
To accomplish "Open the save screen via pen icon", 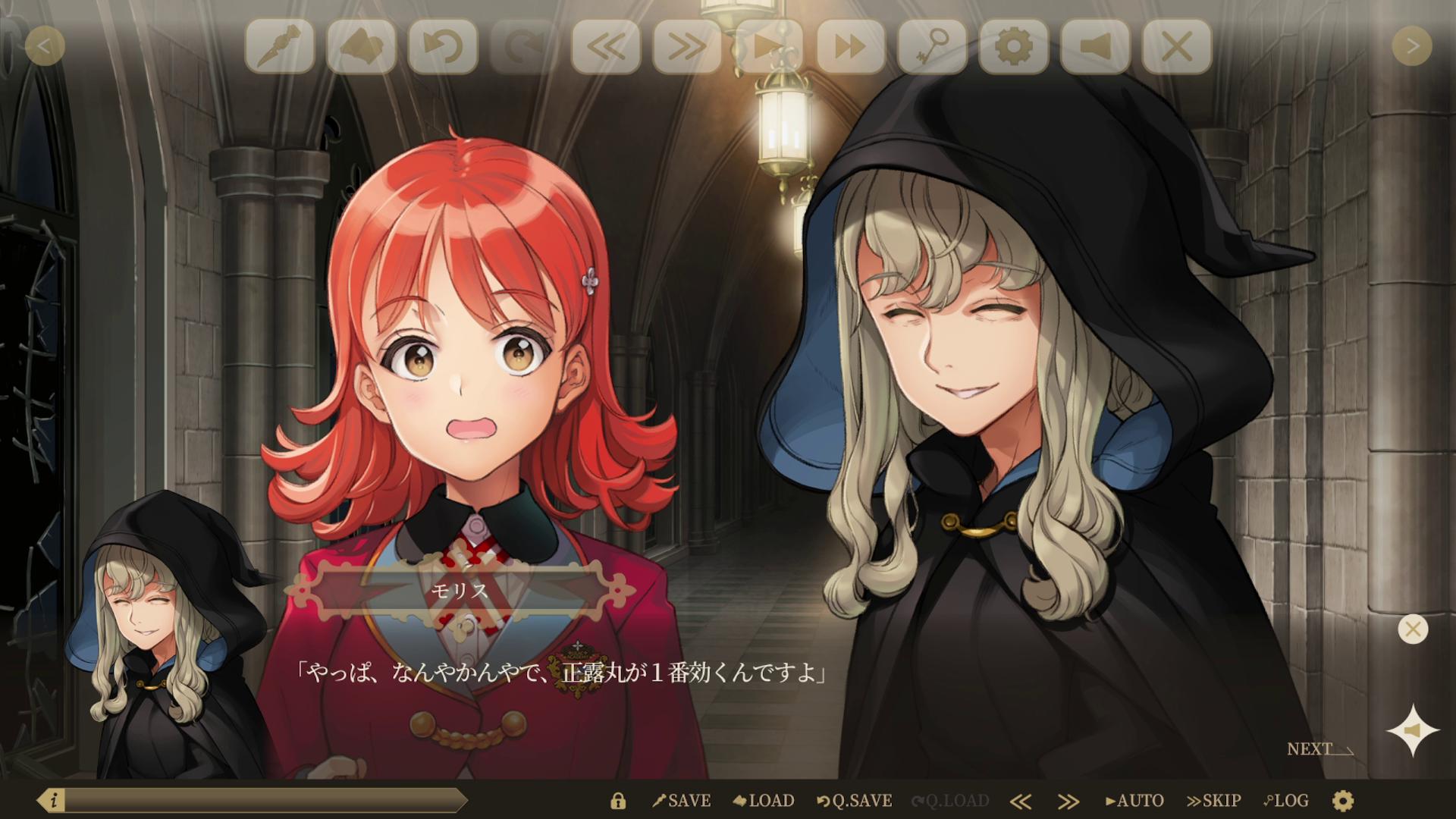I will point(281,45).
